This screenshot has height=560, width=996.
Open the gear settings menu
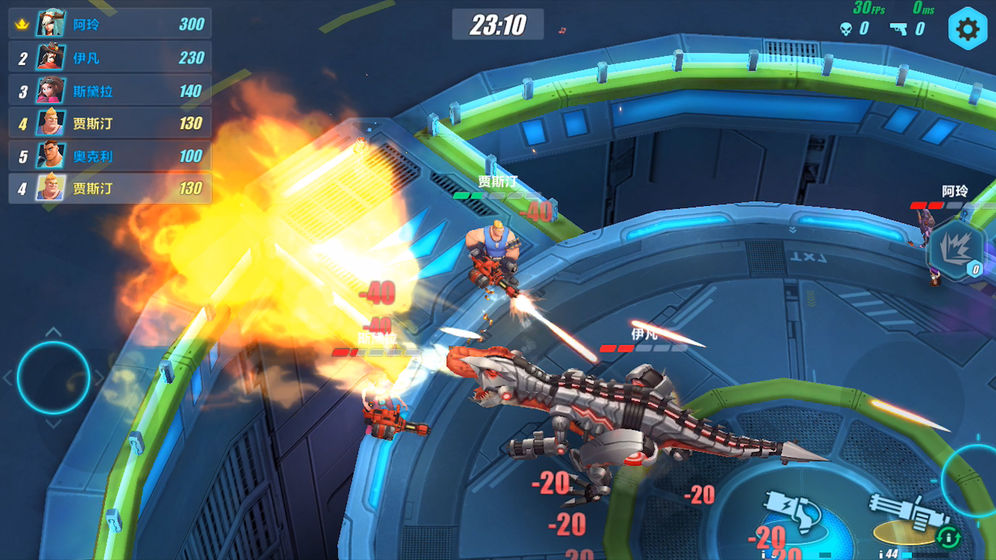pos(967,29)
